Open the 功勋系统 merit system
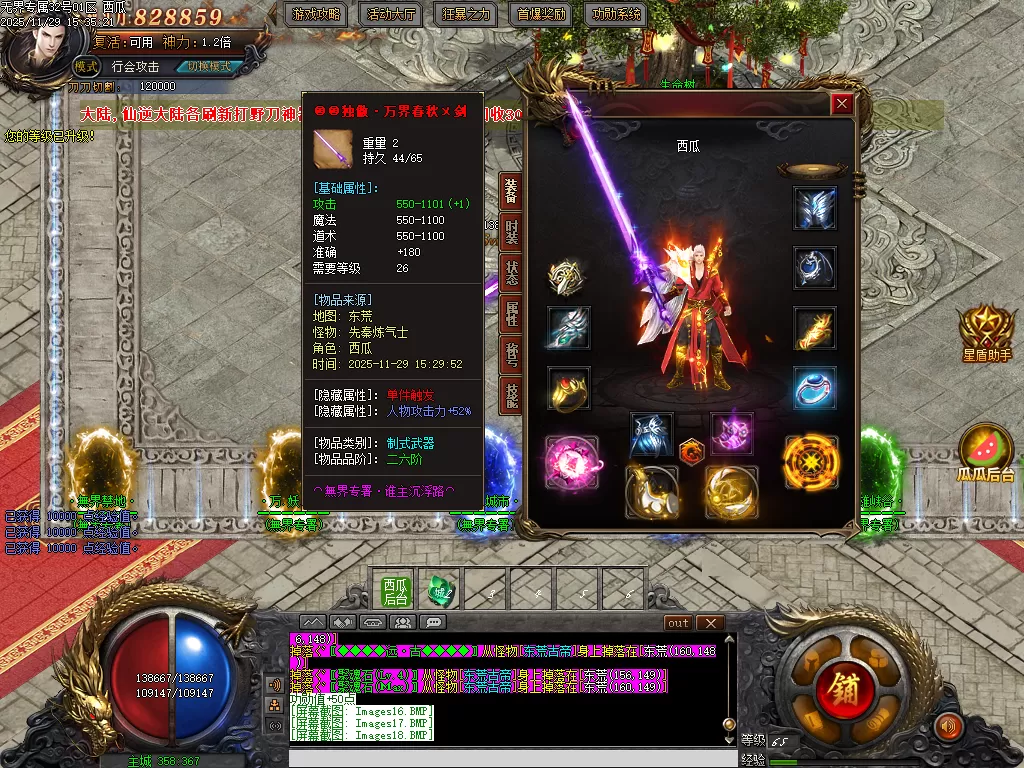Image resolution: width=1024 pixels, height=768 pixels. [618, 15]
